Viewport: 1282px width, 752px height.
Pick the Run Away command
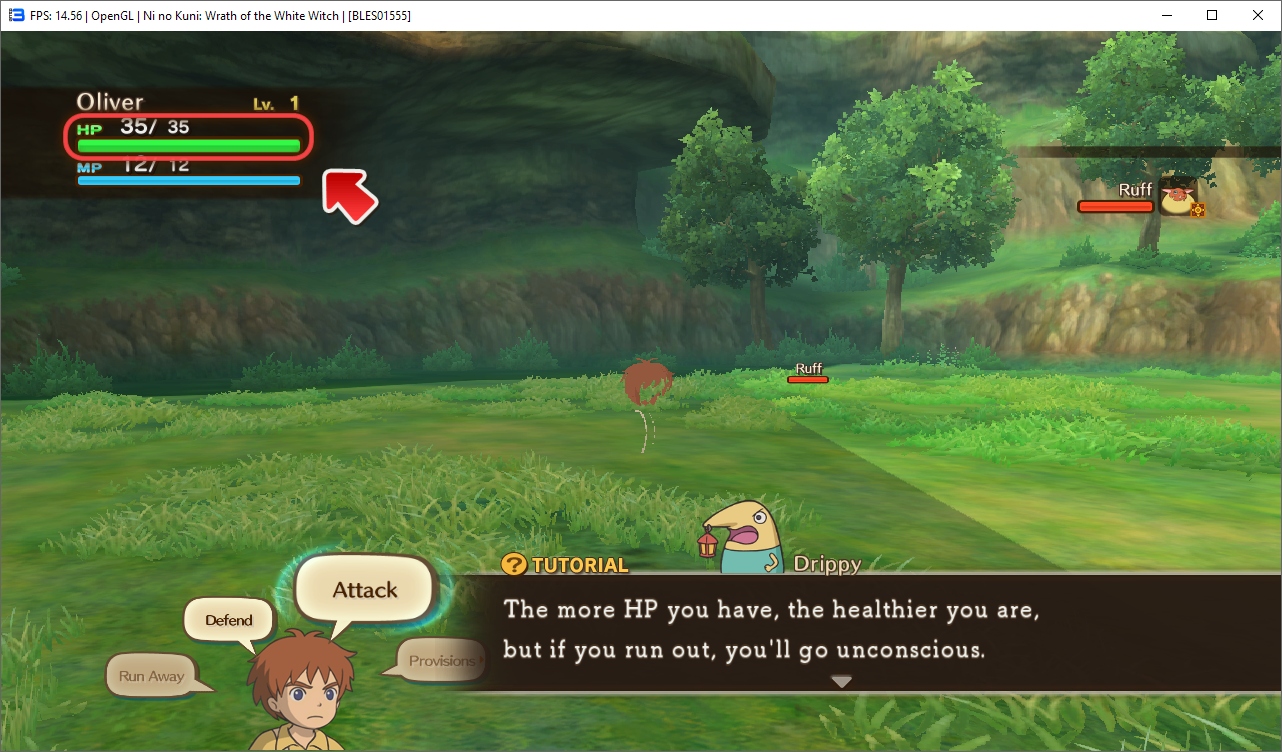pos(152,676)
